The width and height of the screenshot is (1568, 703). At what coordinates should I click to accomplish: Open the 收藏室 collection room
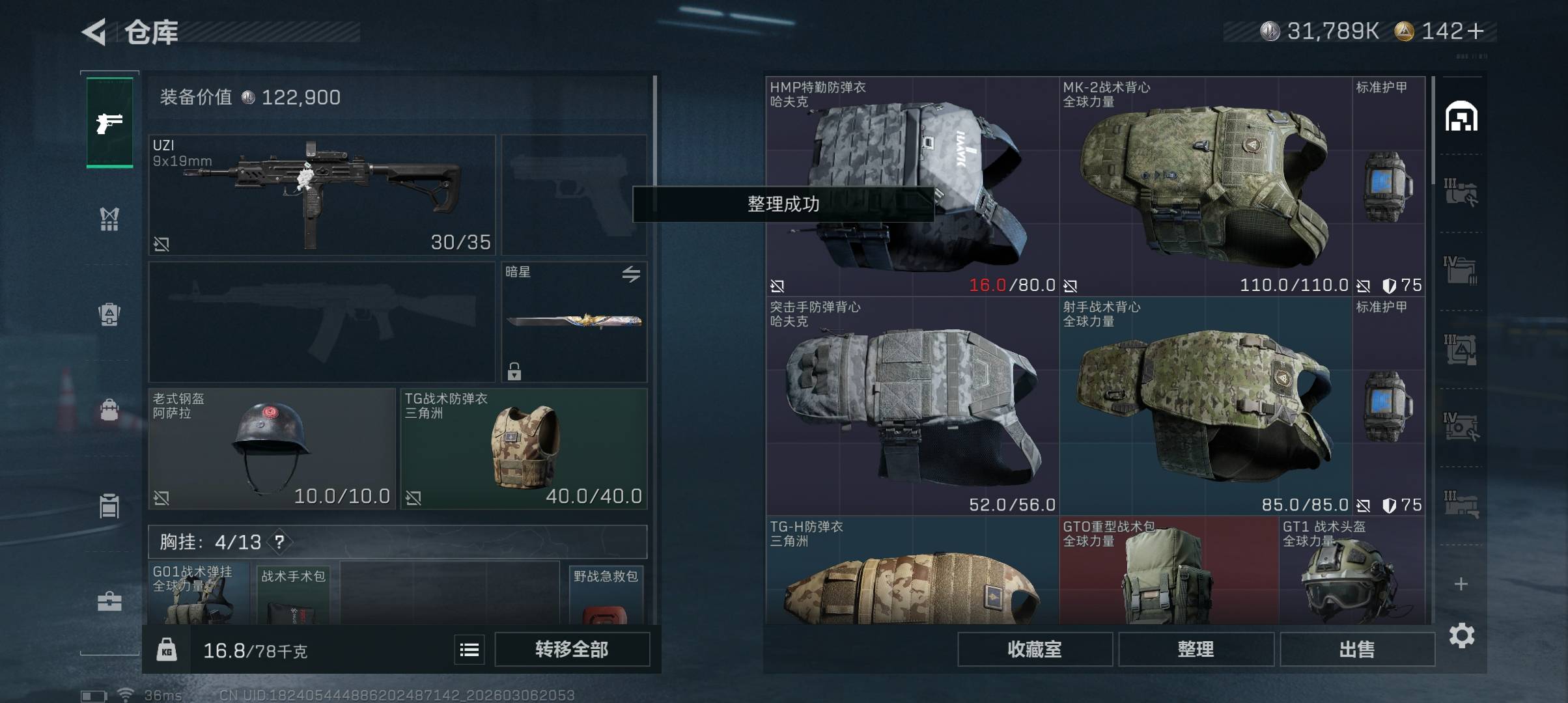coord(1034,649)
